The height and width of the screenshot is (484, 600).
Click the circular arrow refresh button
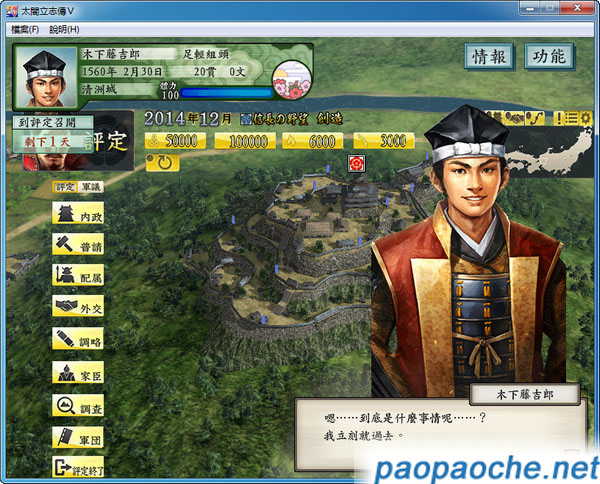tap(163, 163)
